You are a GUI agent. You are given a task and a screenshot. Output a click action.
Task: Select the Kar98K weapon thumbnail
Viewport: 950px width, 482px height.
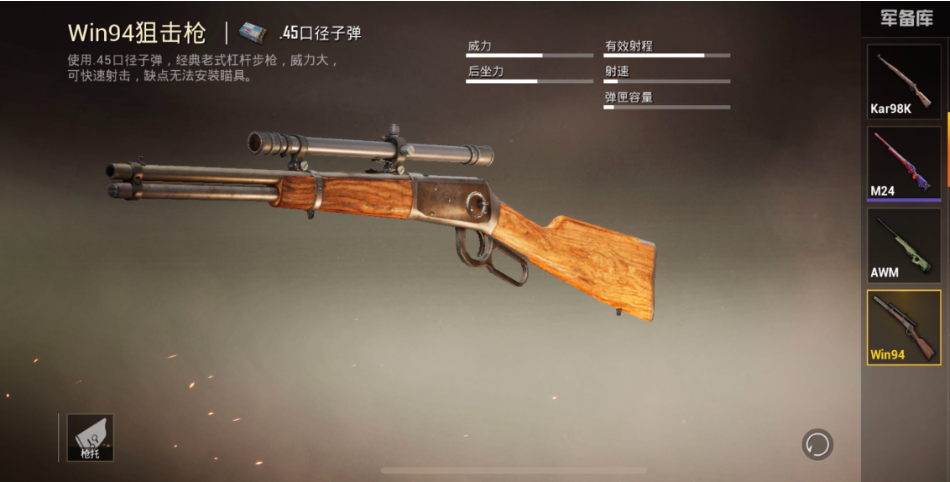tap(903, 82)
